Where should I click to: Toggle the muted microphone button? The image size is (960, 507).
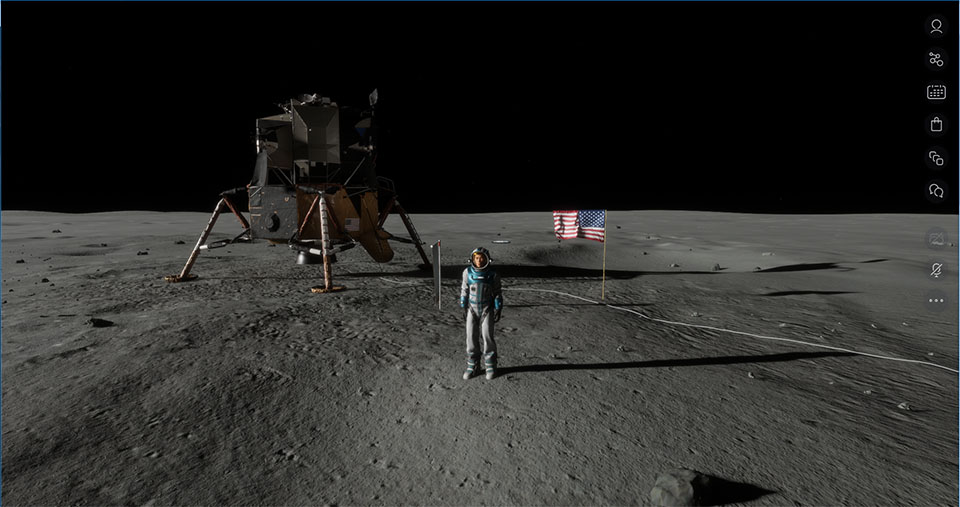936,269
